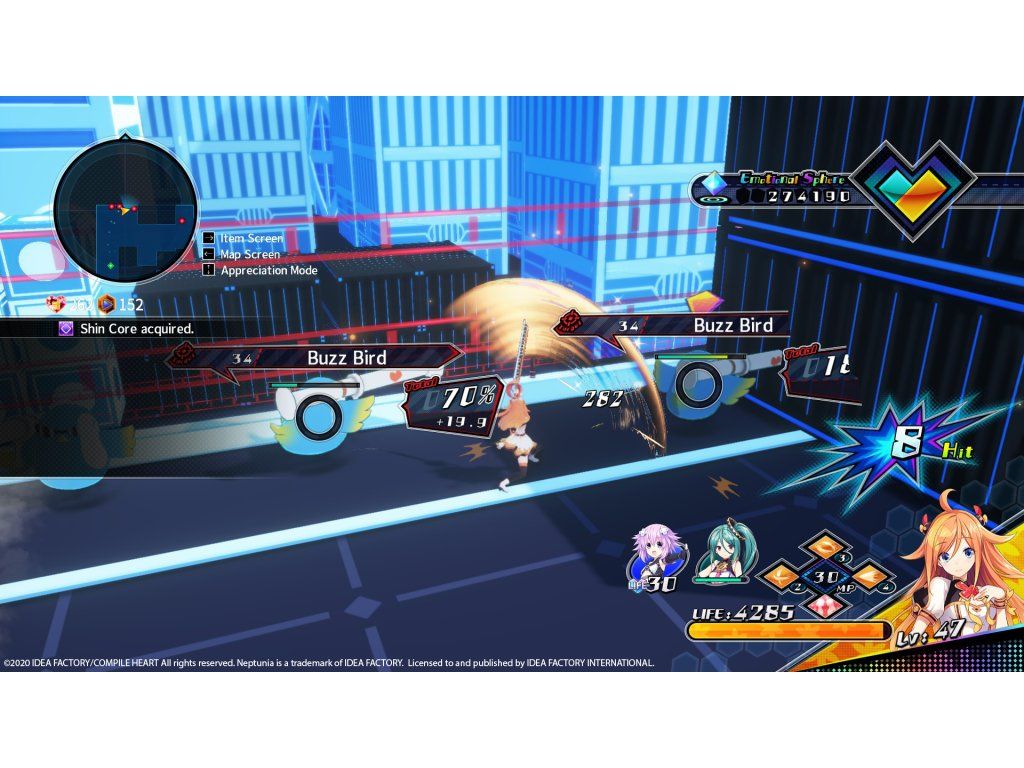Open the Map Screen
1024x768 pixels.
tap(249, 255)
